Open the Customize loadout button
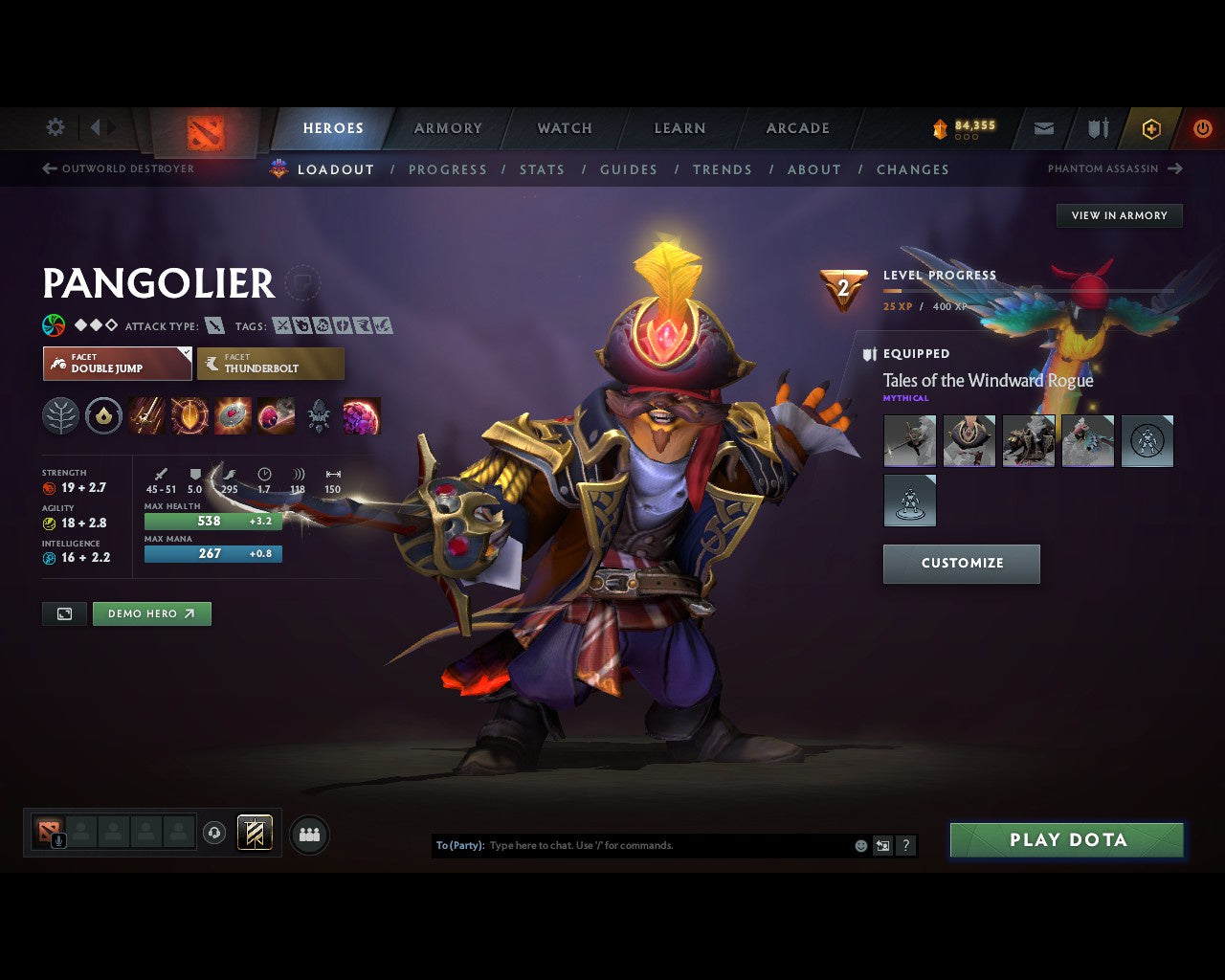 [x=961, y=564]
